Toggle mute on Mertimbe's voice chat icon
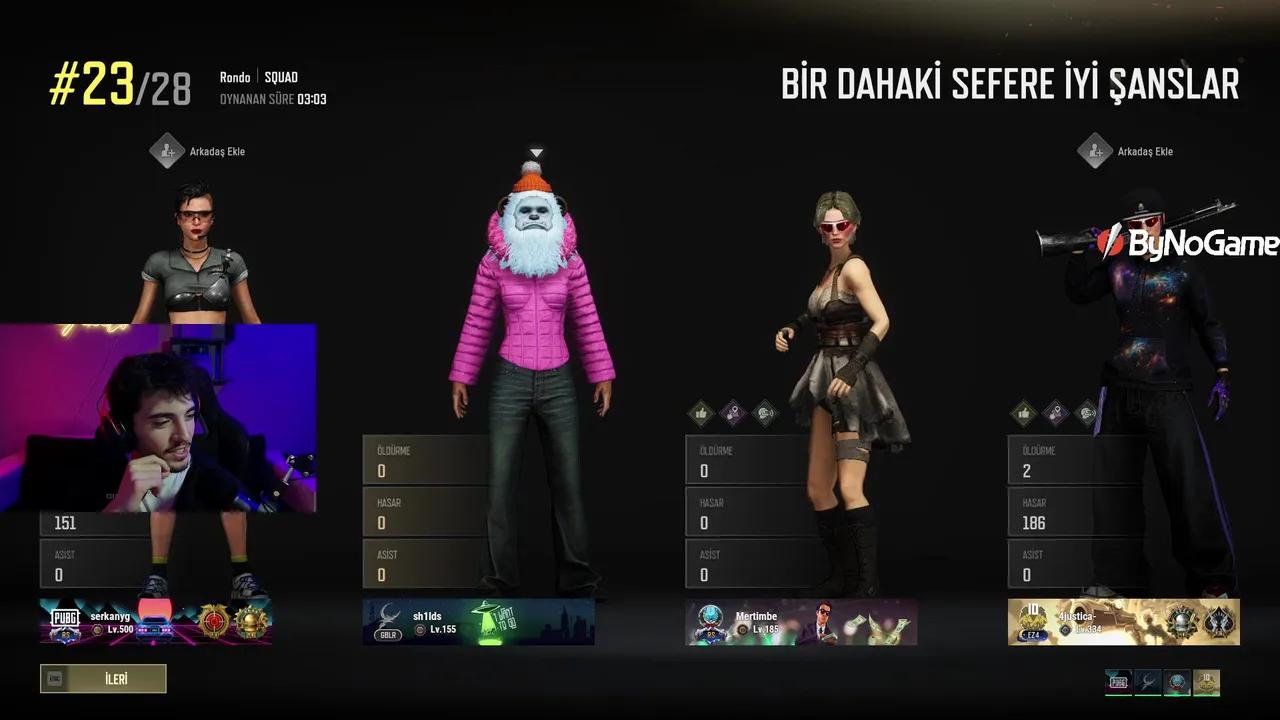1280x720 pixels. (765, 413)
